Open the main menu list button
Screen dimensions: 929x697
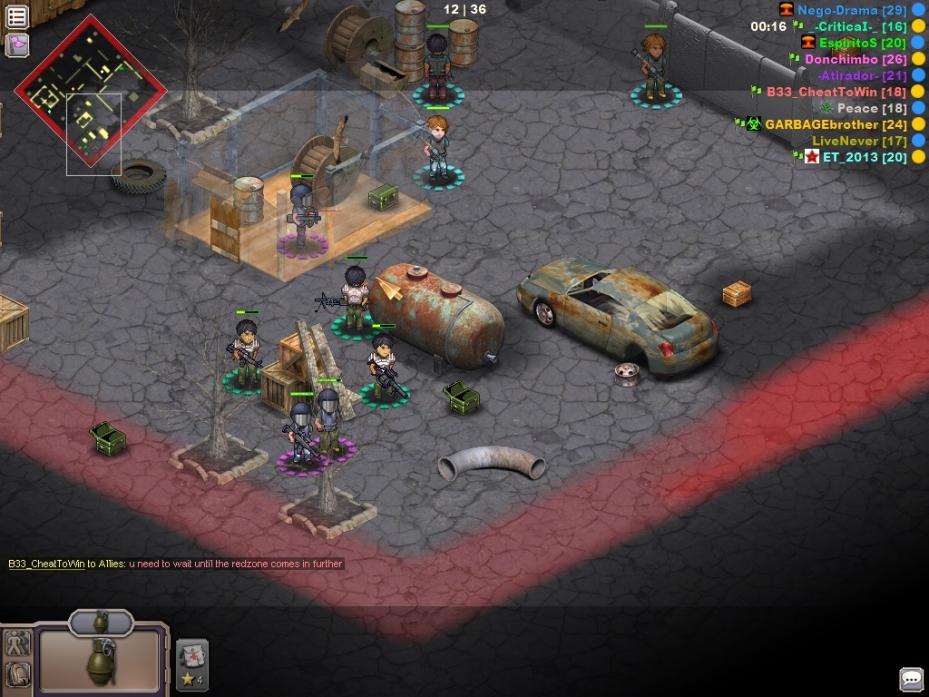(17, 15)
